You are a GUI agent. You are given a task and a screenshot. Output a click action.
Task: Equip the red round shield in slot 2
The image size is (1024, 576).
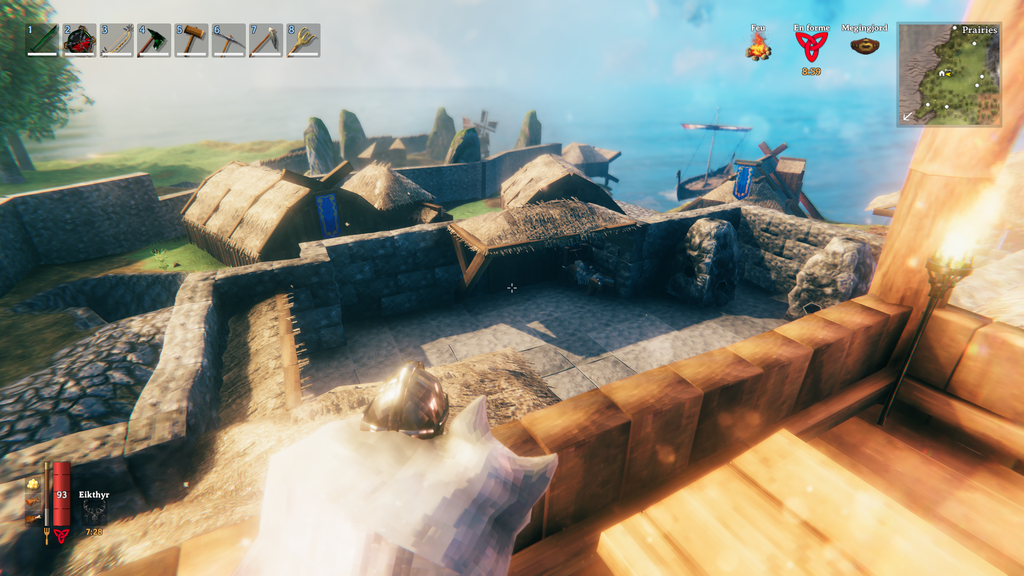point(79,40)
